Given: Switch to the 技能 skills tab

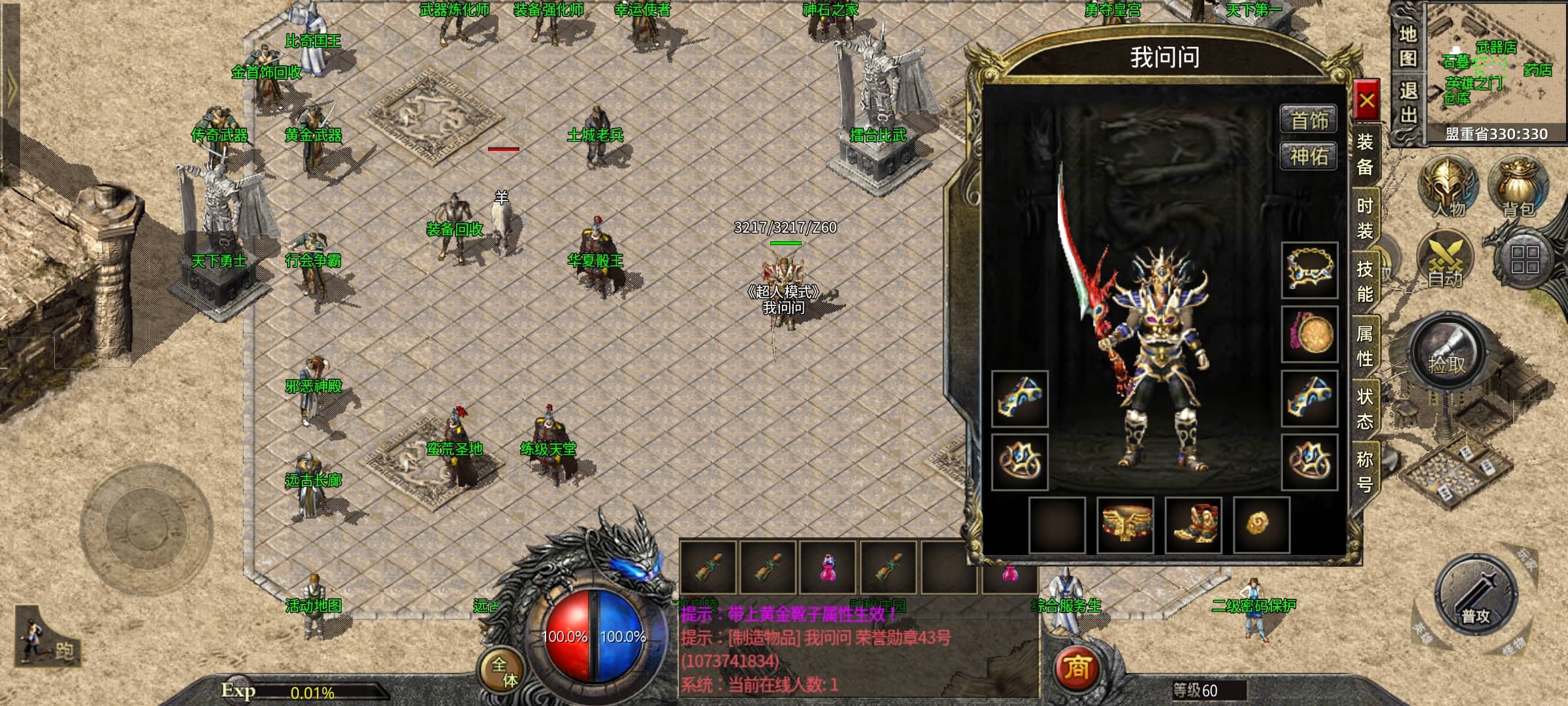Looking at the screenshot, I should click(x=1365, y=281).
